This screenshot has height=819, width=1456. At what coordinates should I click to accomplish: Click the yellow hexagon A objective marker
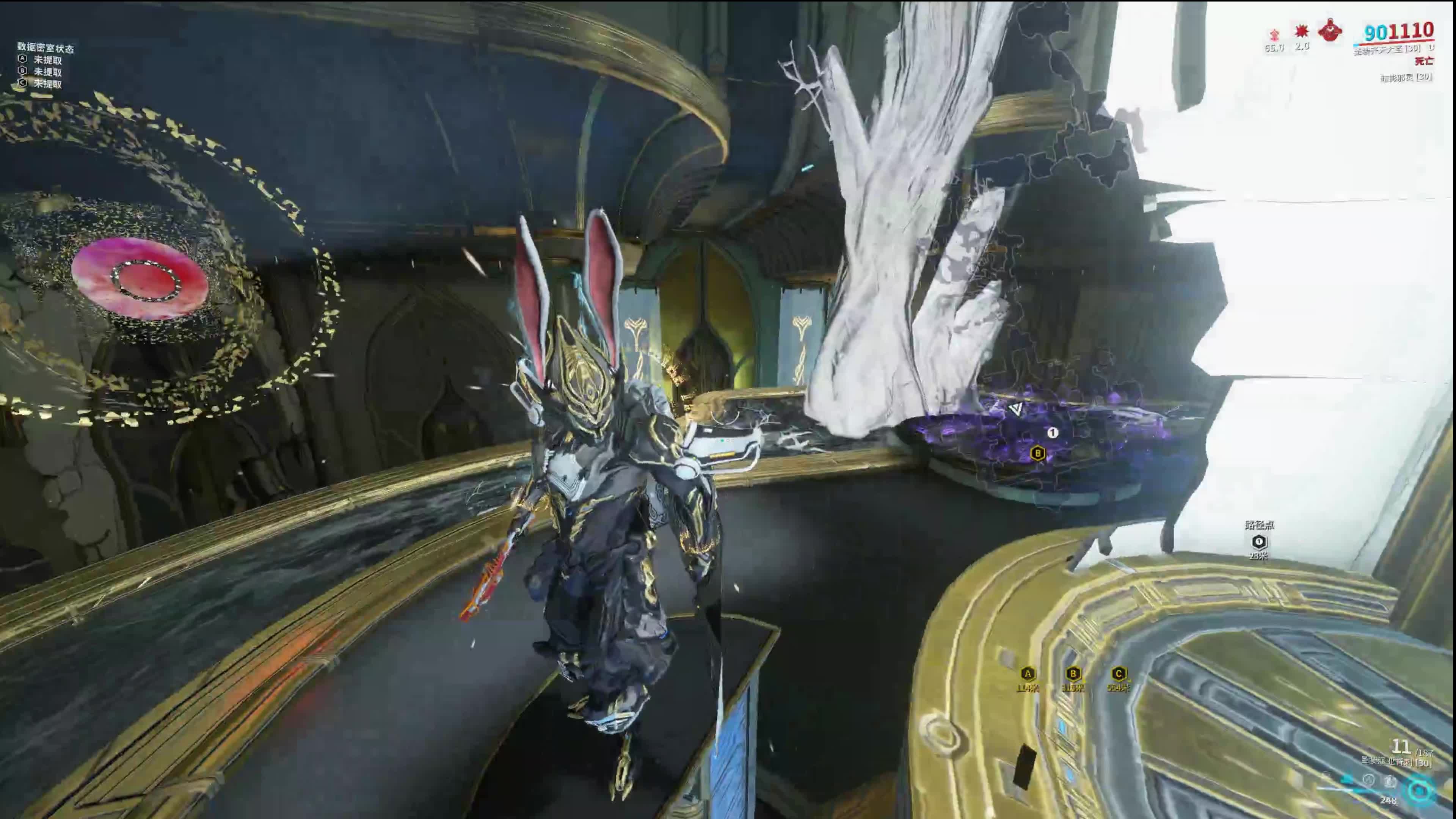[x=1028, y=674]
